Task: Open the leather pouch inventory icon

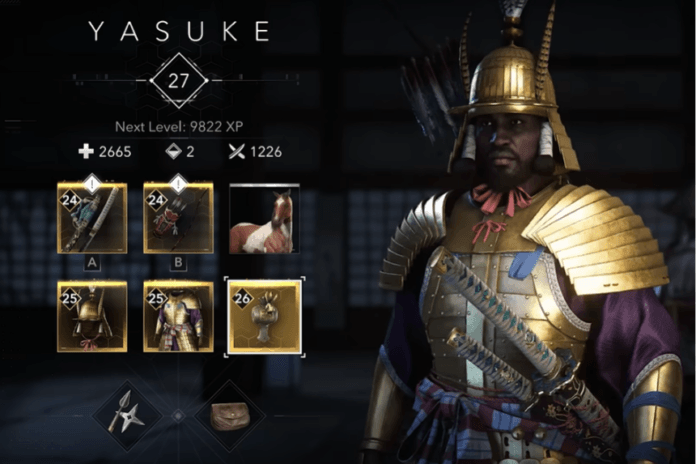Action: pyautogui.click(x=225, y=414)
